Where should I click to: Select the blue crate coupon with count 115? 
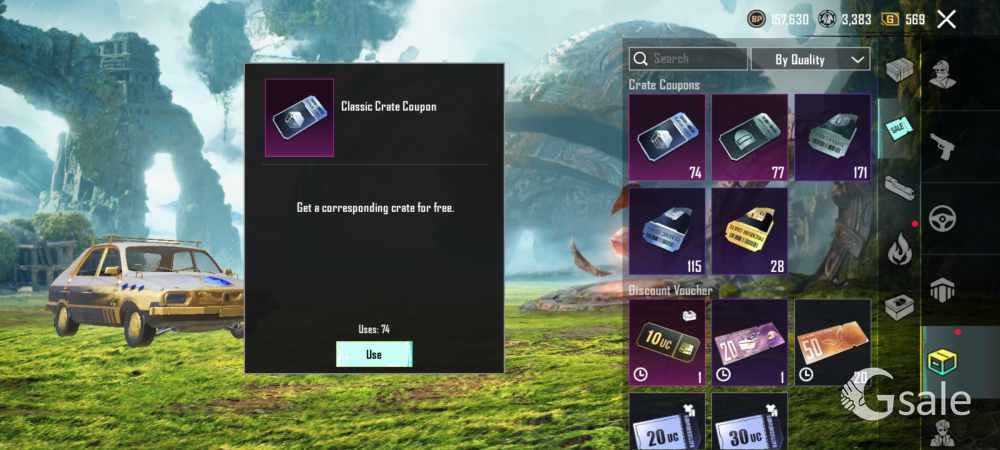[x=667, y=231]
